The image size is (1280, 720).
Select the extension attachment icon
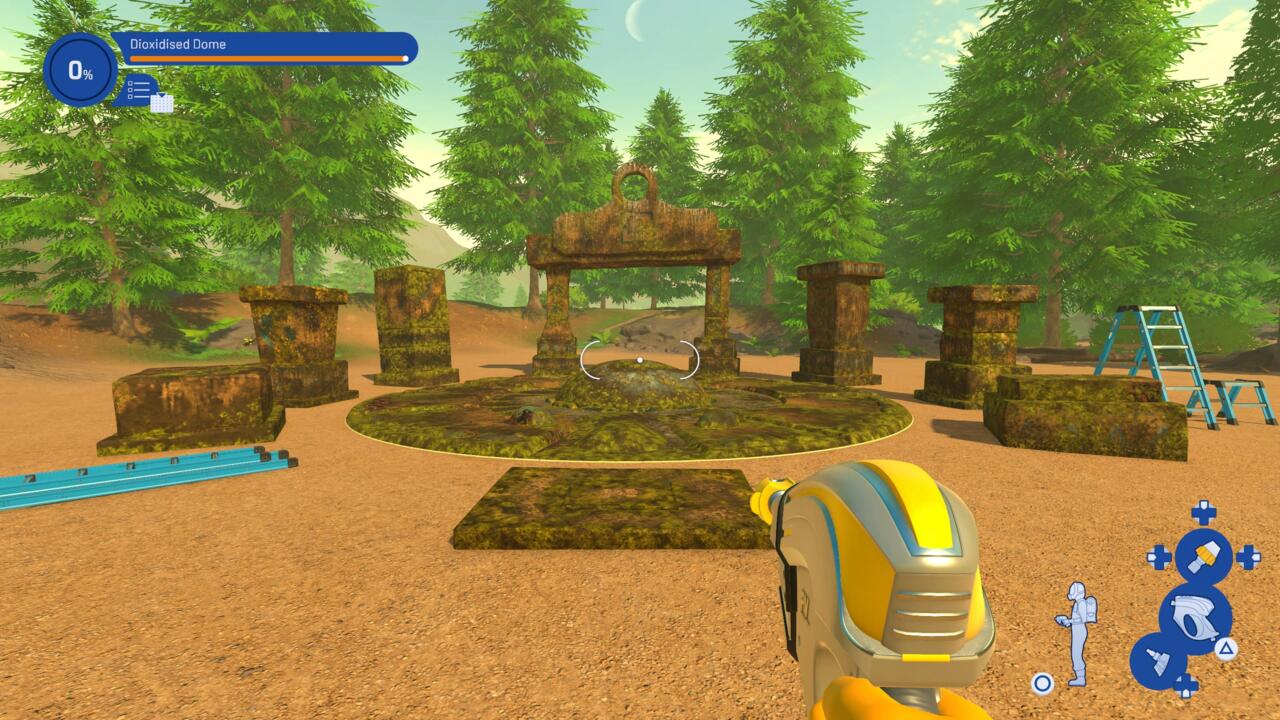pos(1158,660)
